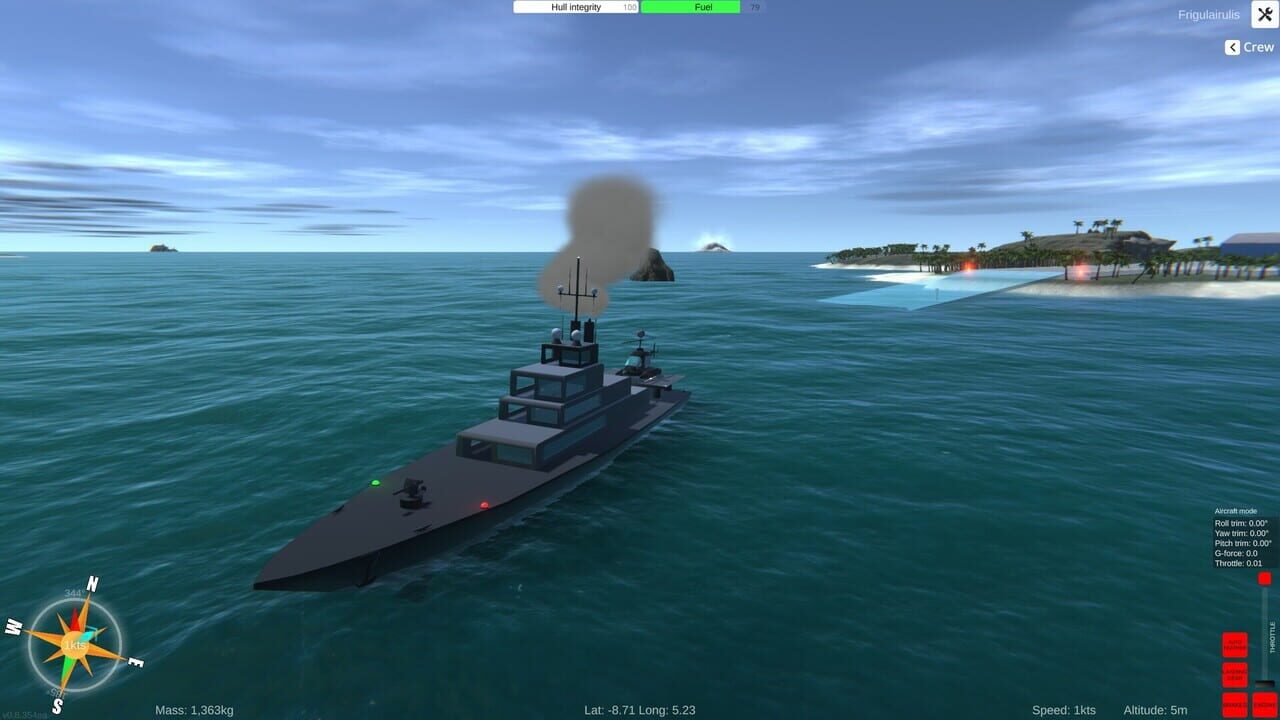Click the ENGINE control icon
Screen dimensions: 1280x720
1265,705
